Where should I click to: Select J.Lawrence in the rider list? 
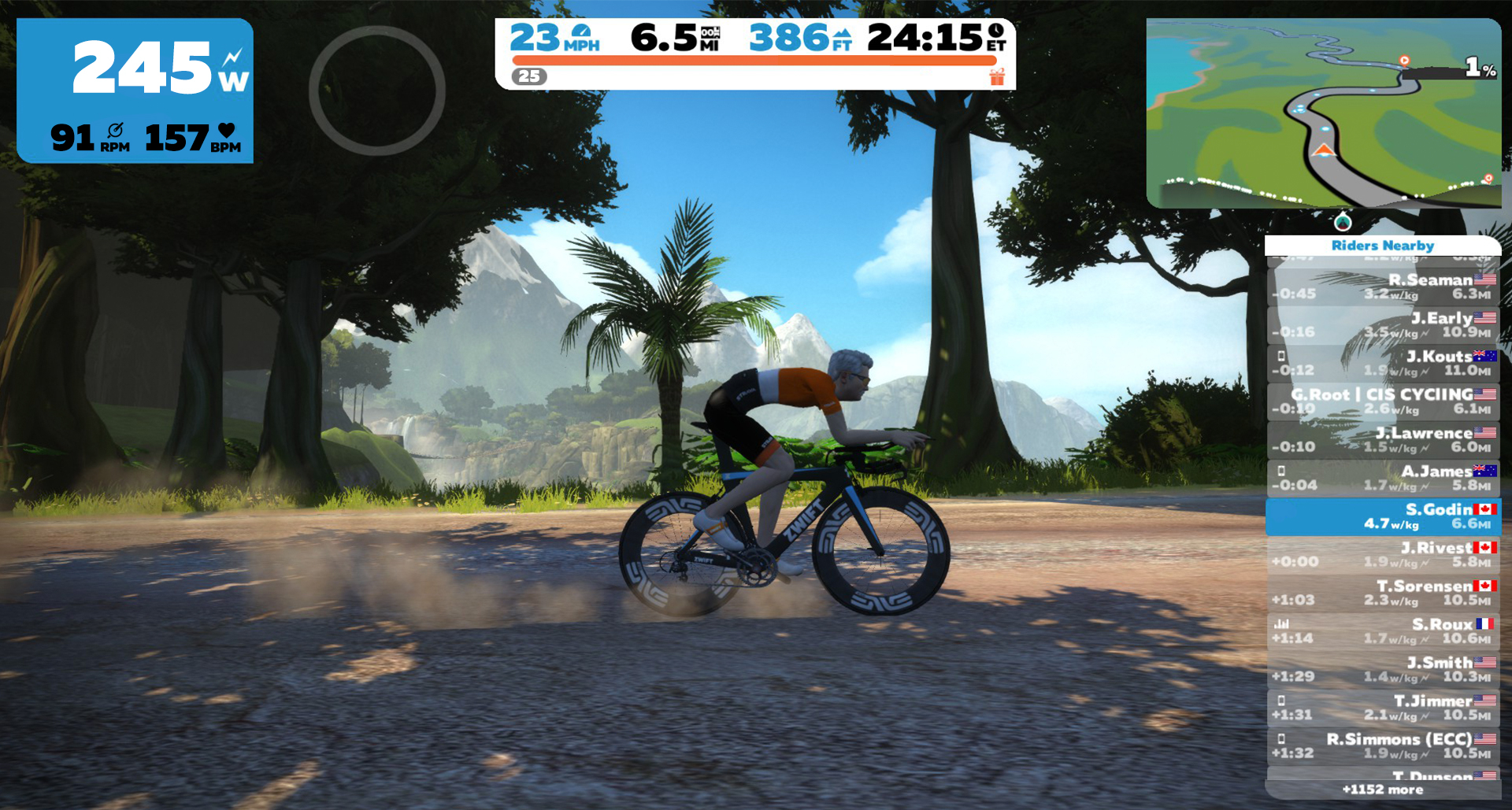[1383, 440]
